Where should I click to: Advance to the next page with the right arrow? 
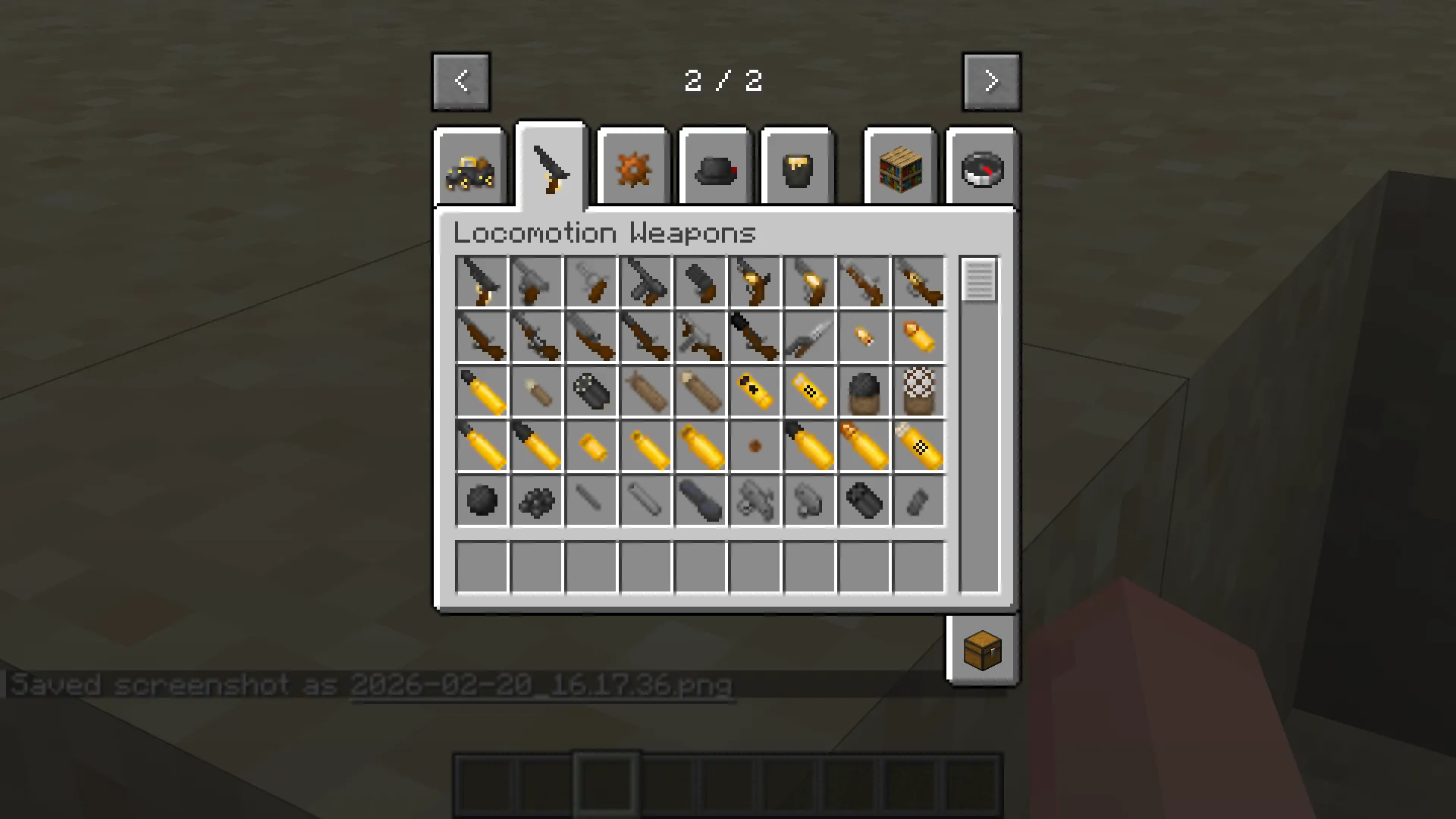tap(991, 80)
